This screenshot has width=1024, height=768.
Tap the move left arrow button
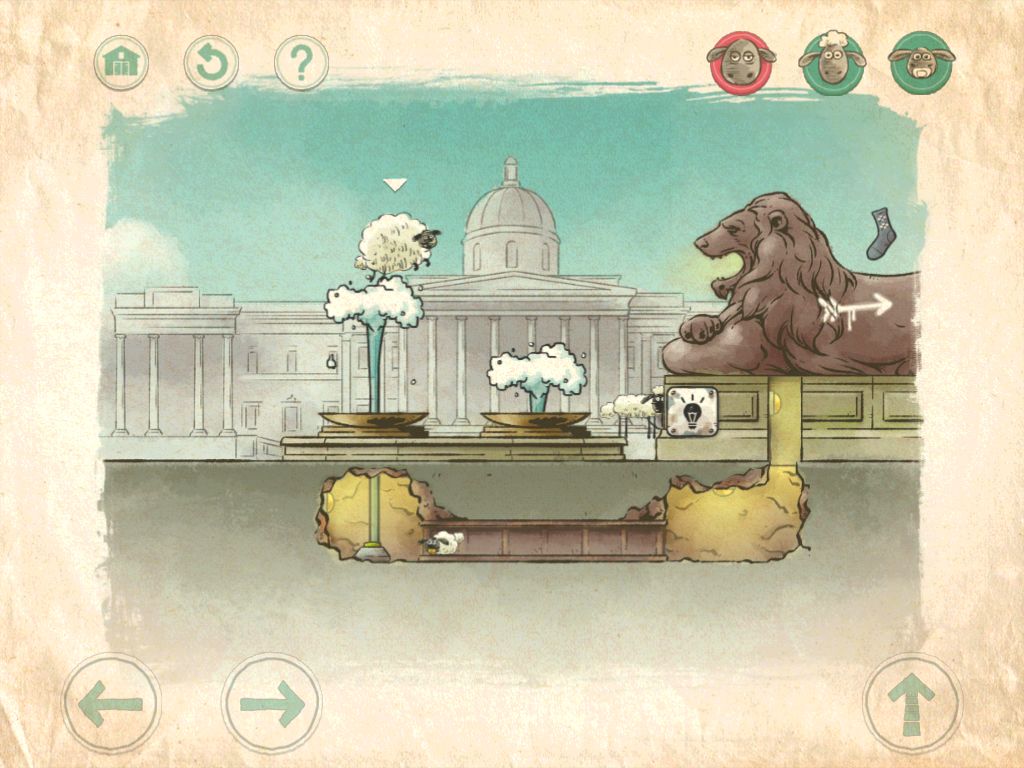(111, 703)
